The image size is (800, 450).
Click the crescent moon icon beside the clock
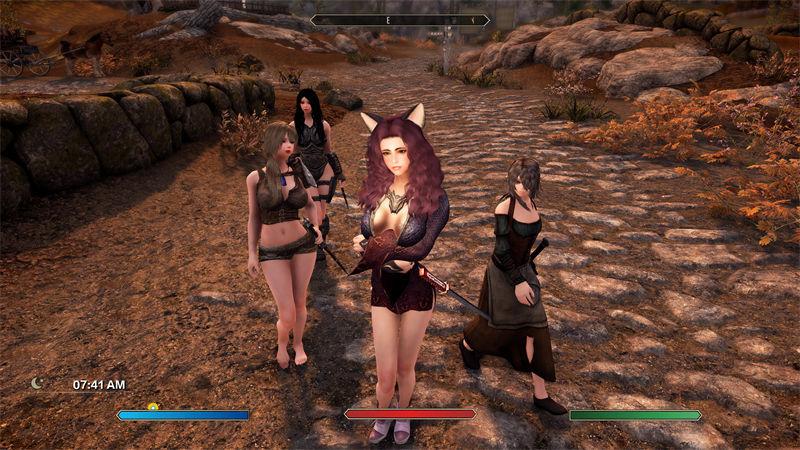[x=38, y=383]
